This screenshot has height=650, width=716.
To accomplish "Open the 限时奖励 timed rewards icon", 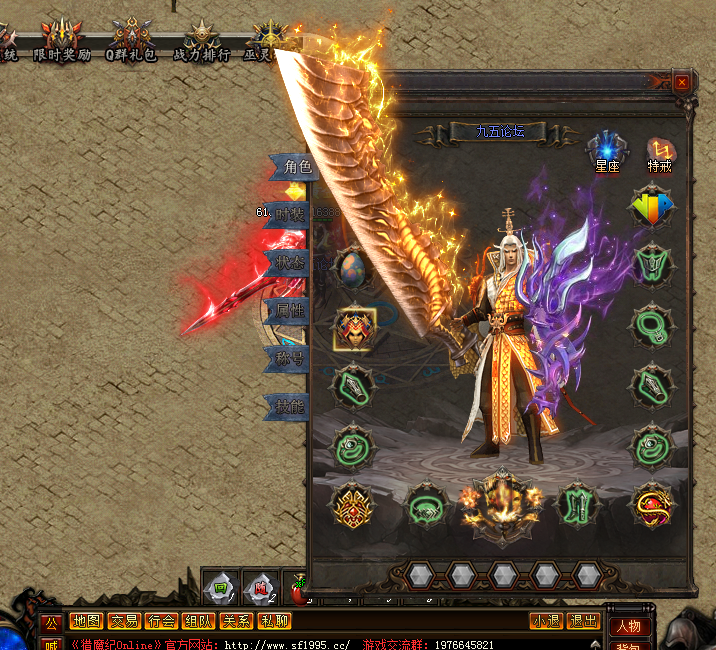I will [62, 41].
